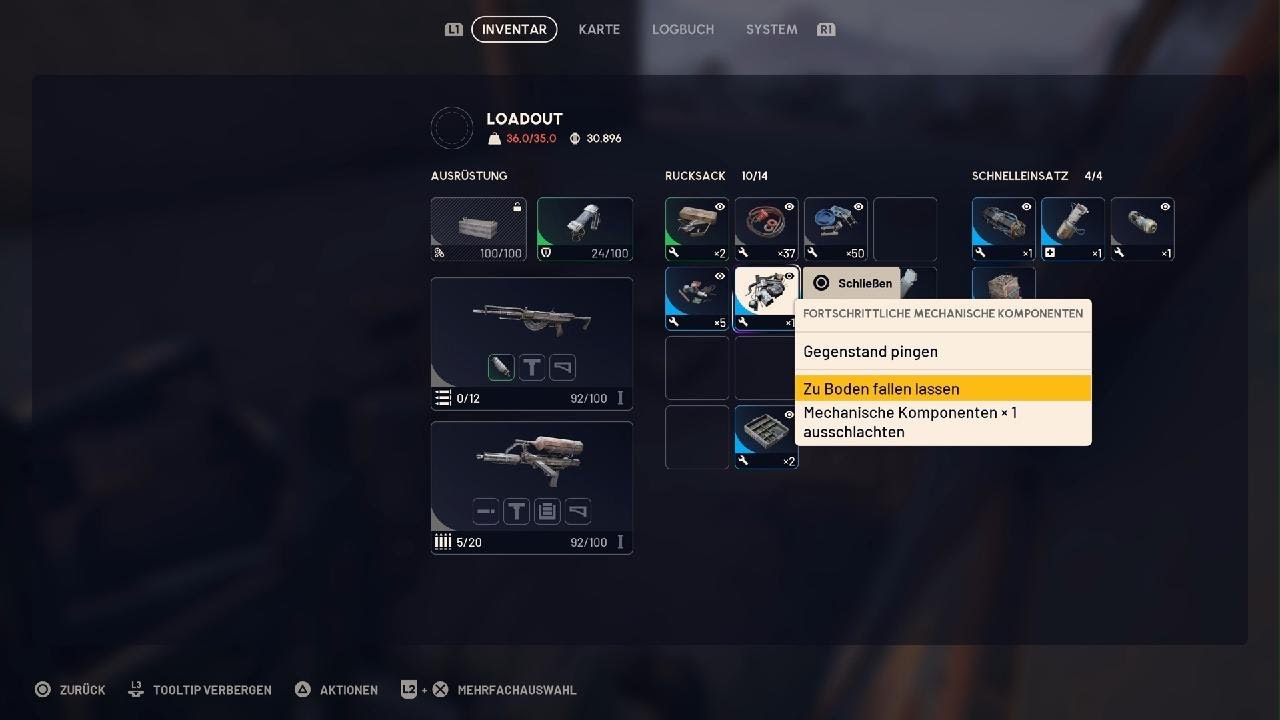The width and height of the screenshot is (1280, 720).
Task: Go to the System tab
Action: point(771,29)
